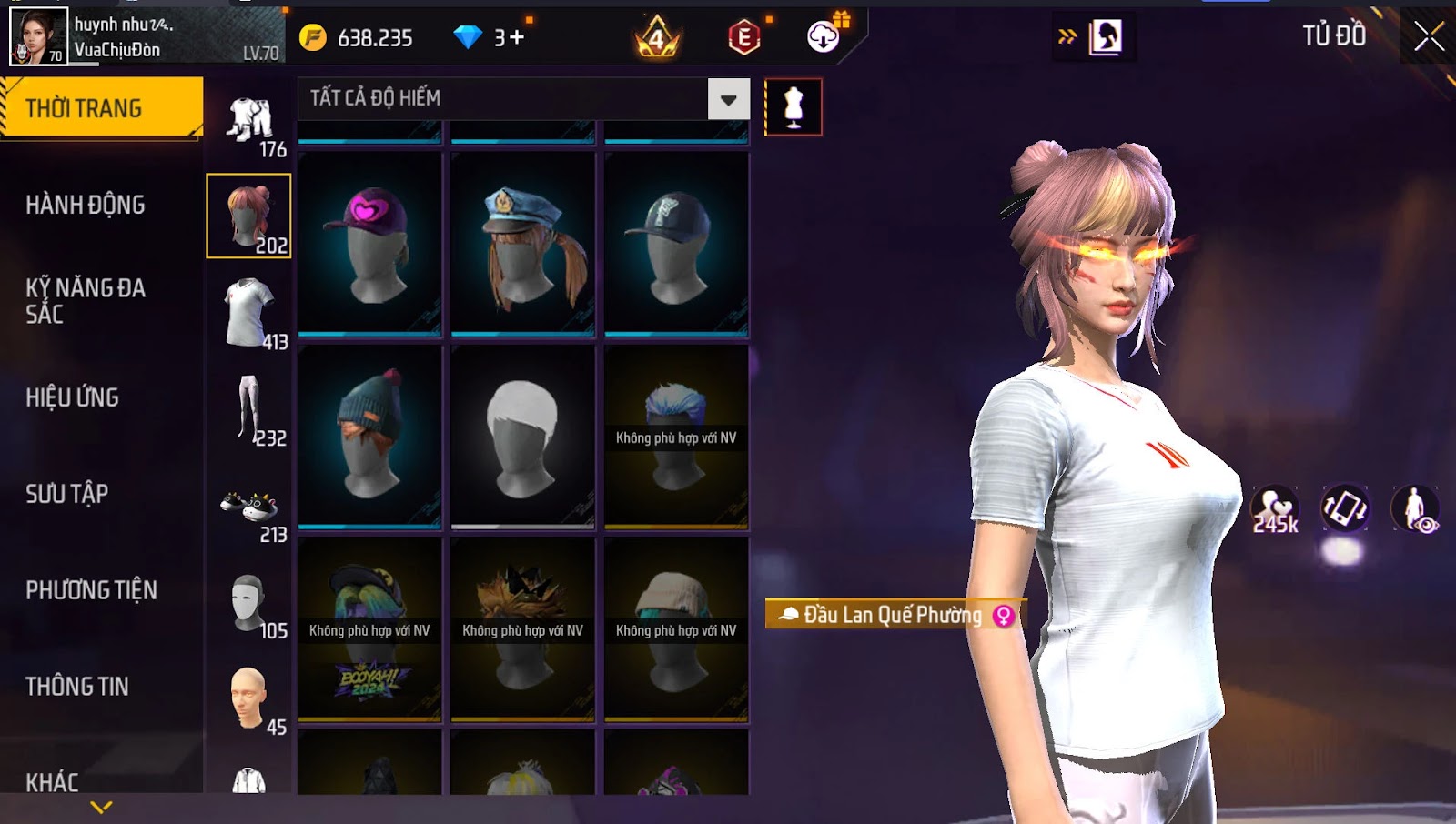Image resolution: width=1456 pixels, height=824 pixels.
Task: Add more diamonds with plus button
Action: click(x=517, y=37)
